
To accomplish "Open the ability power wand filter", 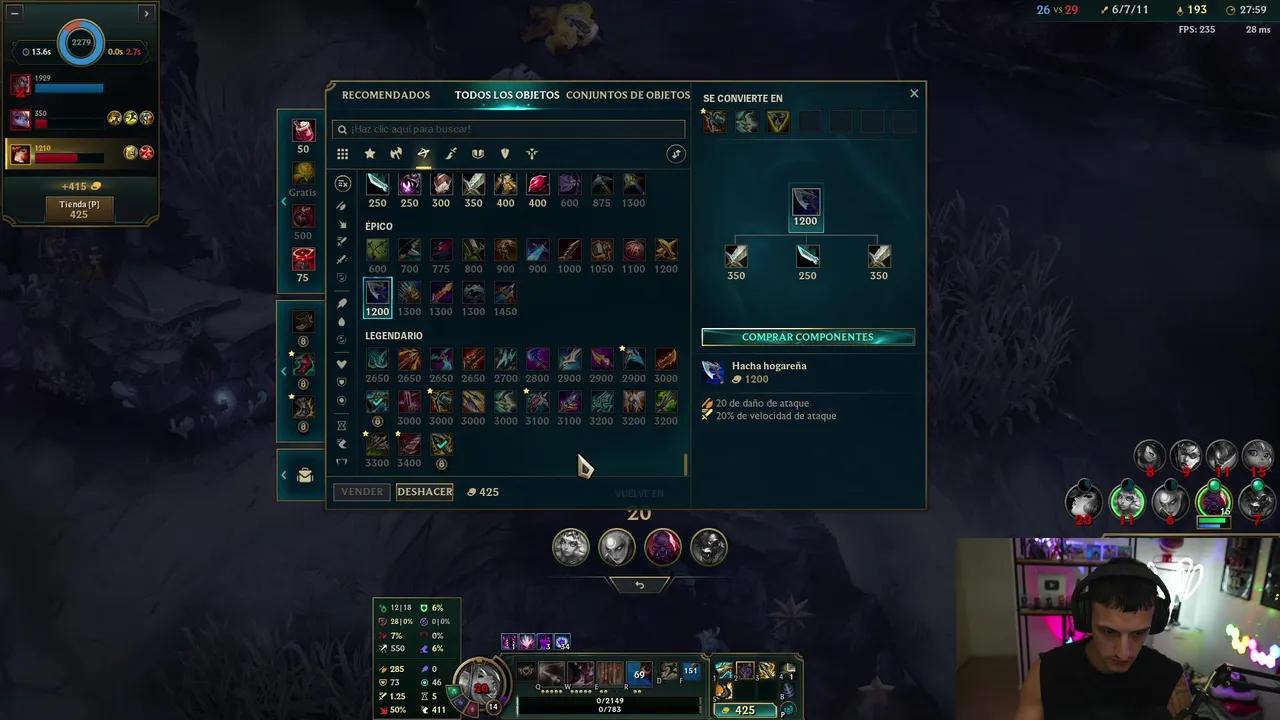I will pyautogui.click(x=450, y=153).
